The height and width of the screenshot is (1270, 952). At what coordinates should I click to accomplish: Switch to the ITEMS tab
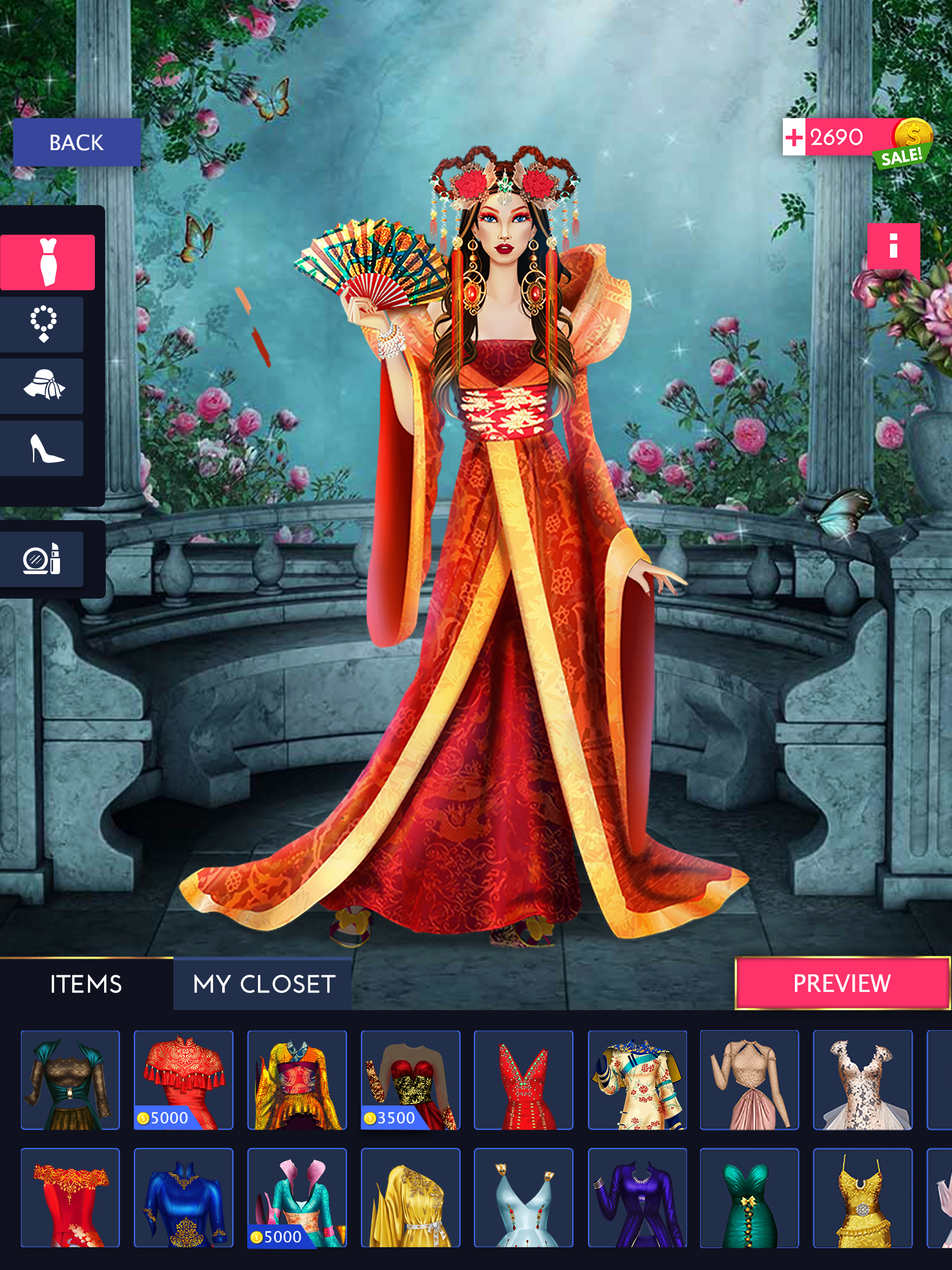(x=86, y=984)
